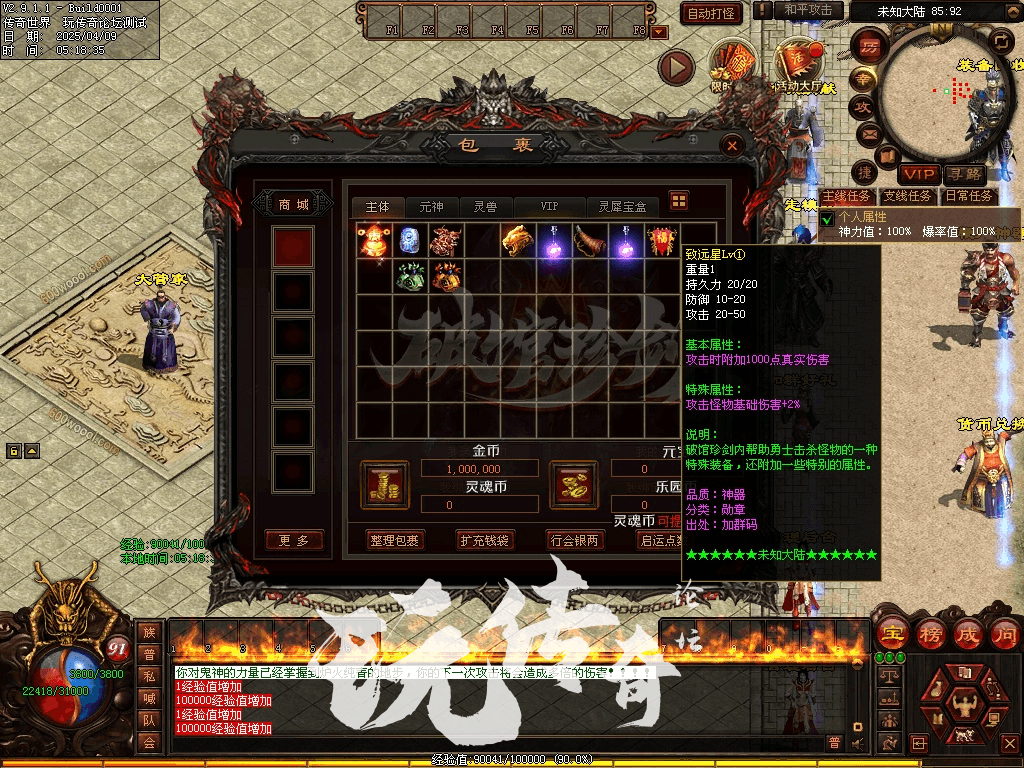Open the 商城 shop

293,204
